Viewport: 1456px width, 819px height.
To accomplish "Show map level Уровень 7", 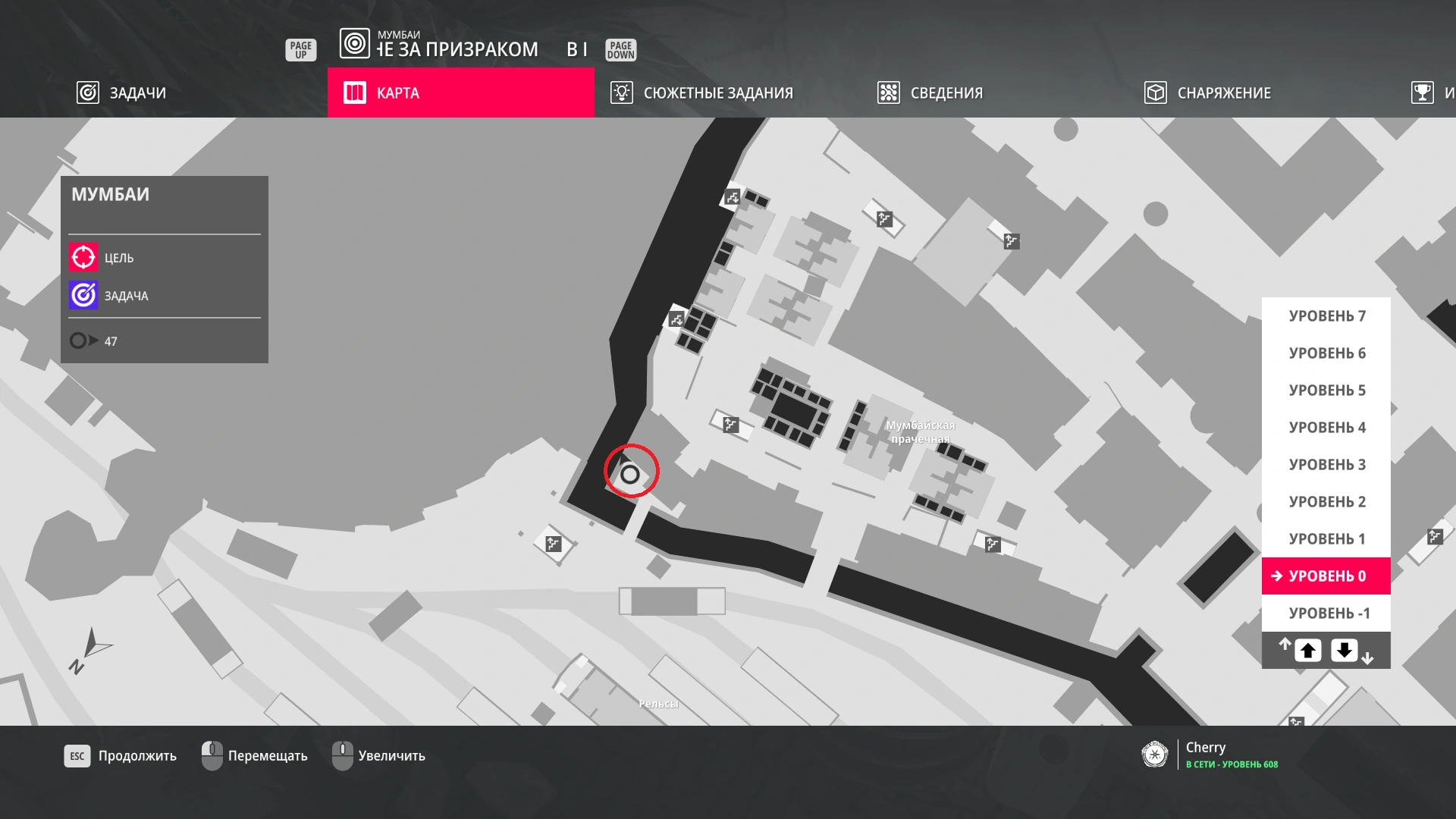I will [1326, 316].
